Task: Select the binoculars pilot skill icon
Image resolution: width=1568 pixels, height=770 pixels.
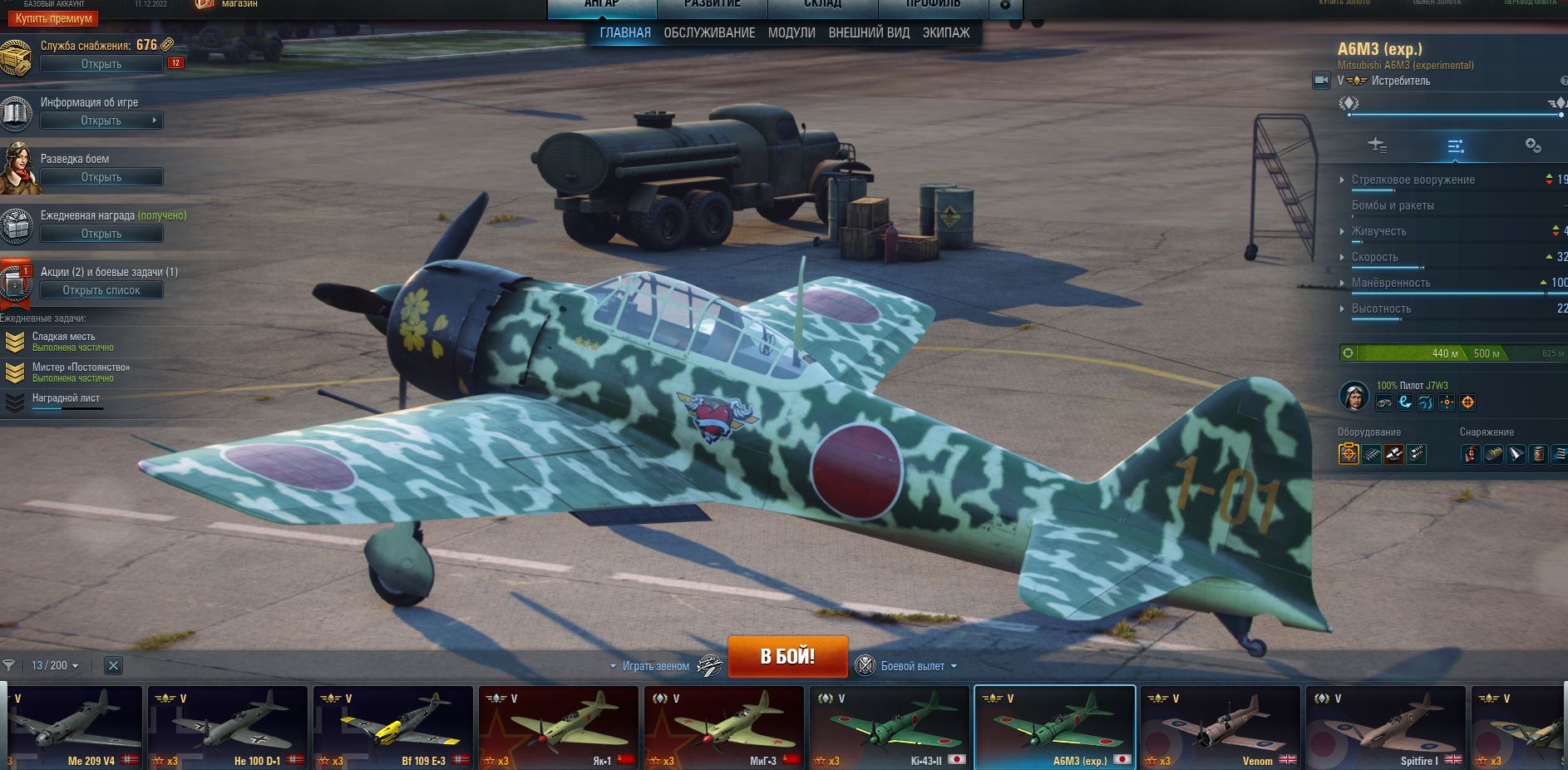Action: point(1384,402)
